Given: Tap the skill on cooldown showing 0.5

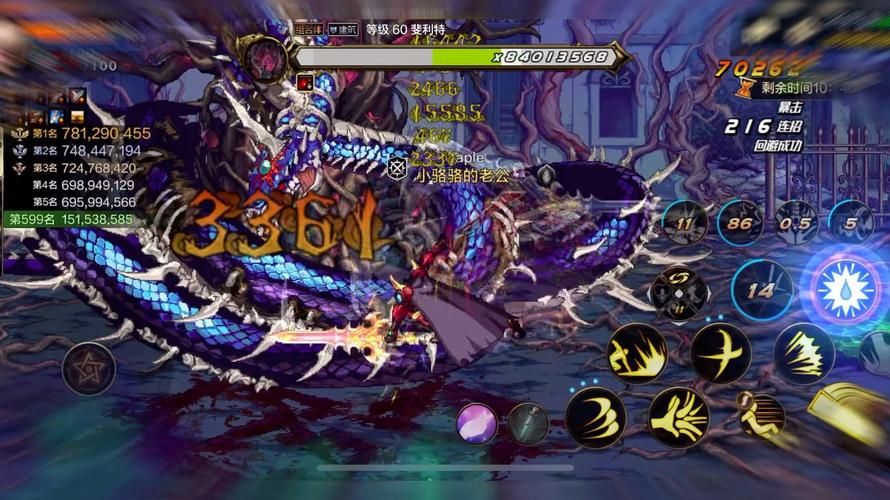Looking at the screenshot, I should (797, 224).
